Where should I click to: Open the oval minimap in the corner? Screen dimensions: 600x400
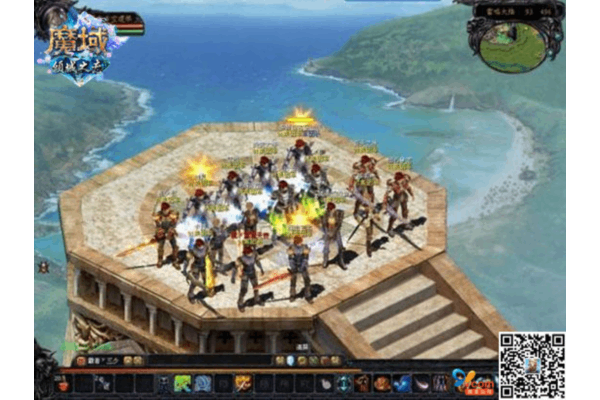pyautogui.click(x=513, y=44)
